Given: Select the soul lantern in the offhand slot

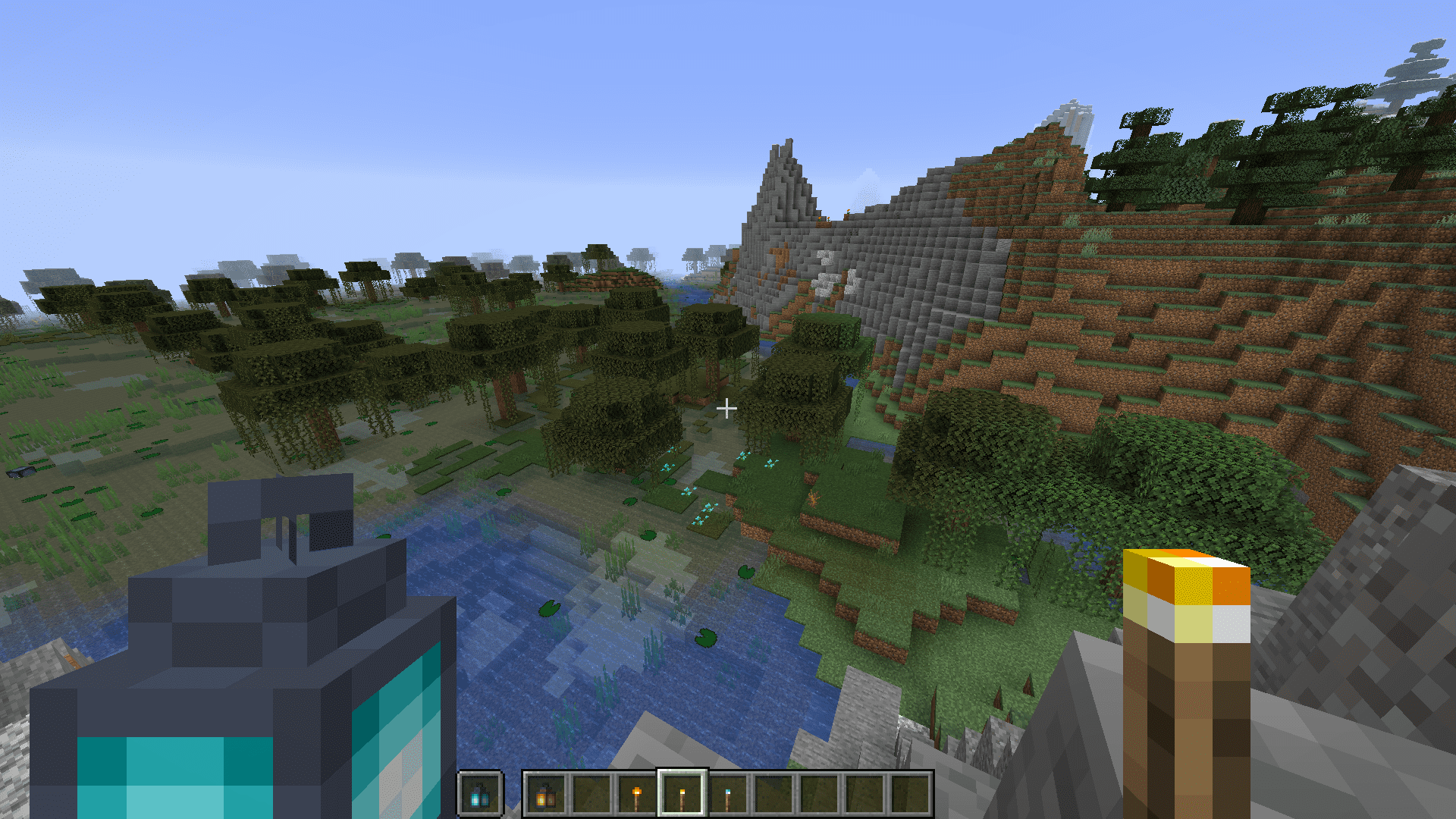Looking at the screenshot, I should point(479,795).
